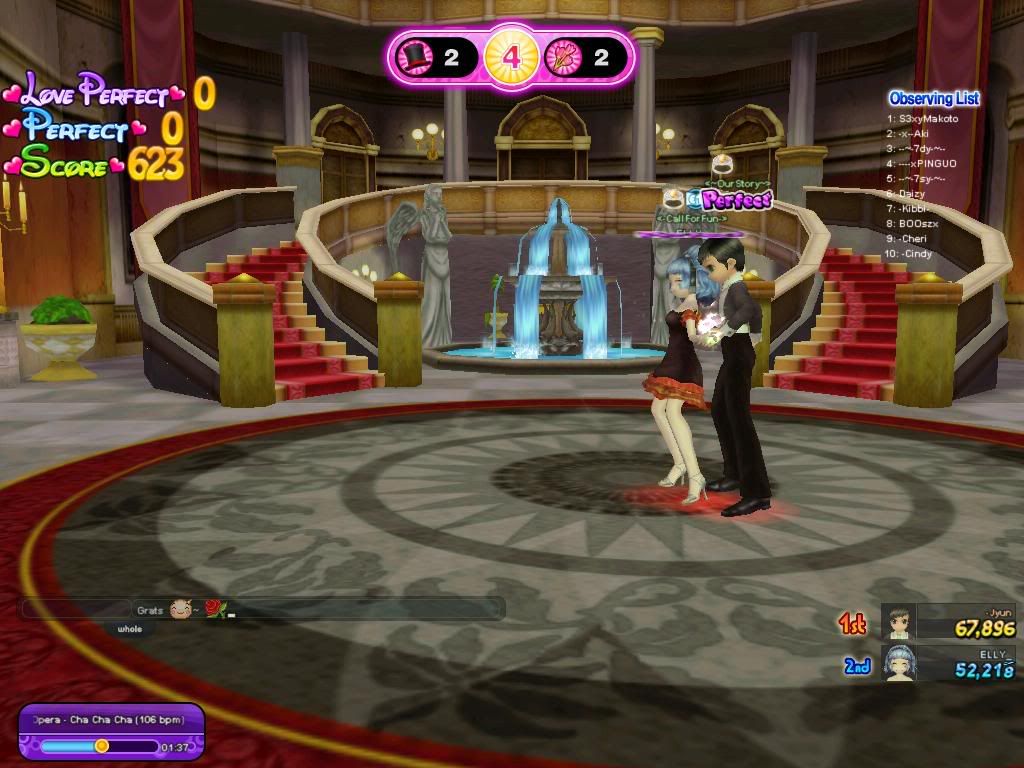Screen dimensions: 1024x768
Task: Select second-place player ELLY's portrait
Action: coord(899,663)
